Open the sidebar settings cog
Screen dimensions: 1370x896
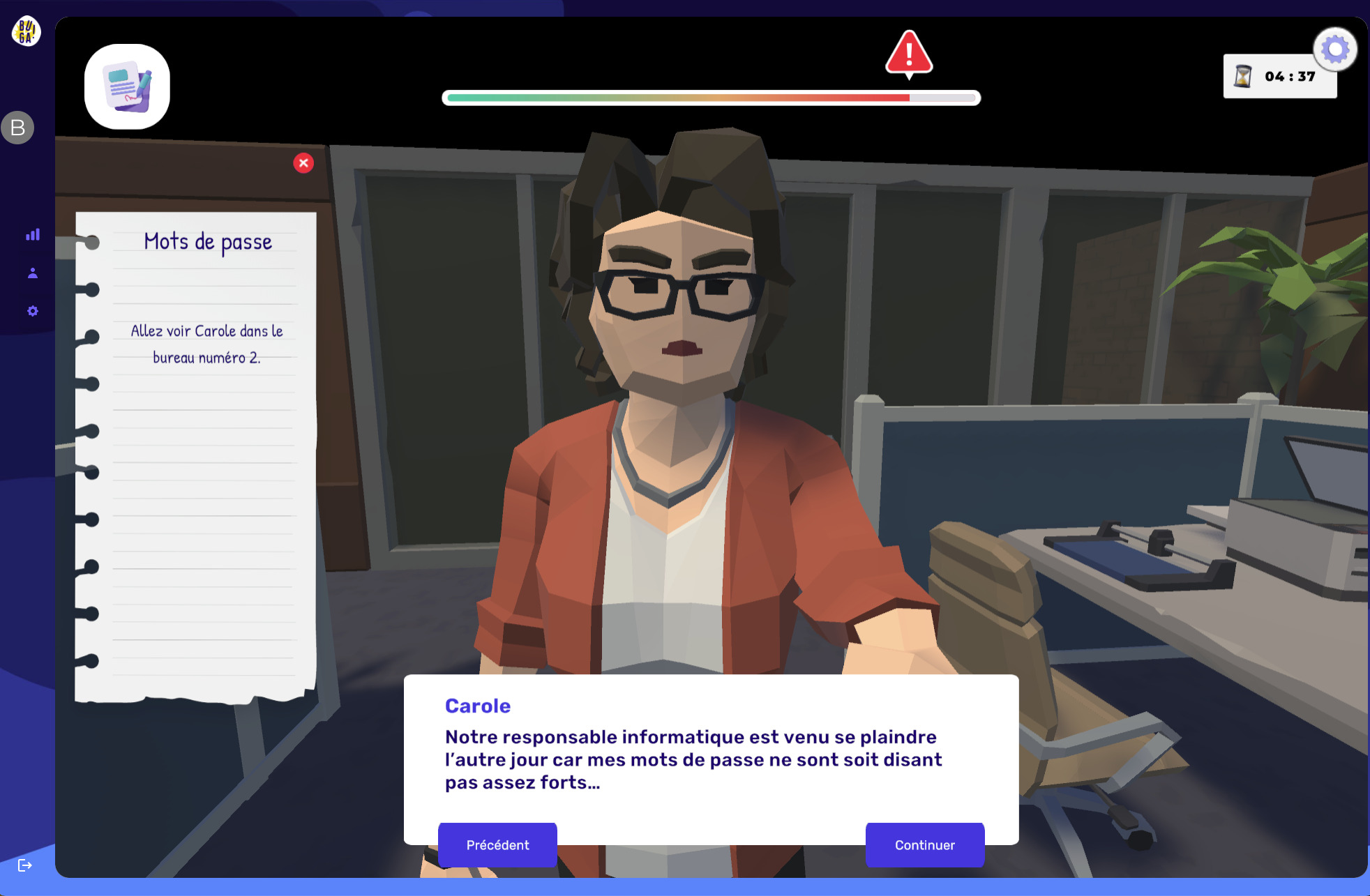tap(33, 311)
